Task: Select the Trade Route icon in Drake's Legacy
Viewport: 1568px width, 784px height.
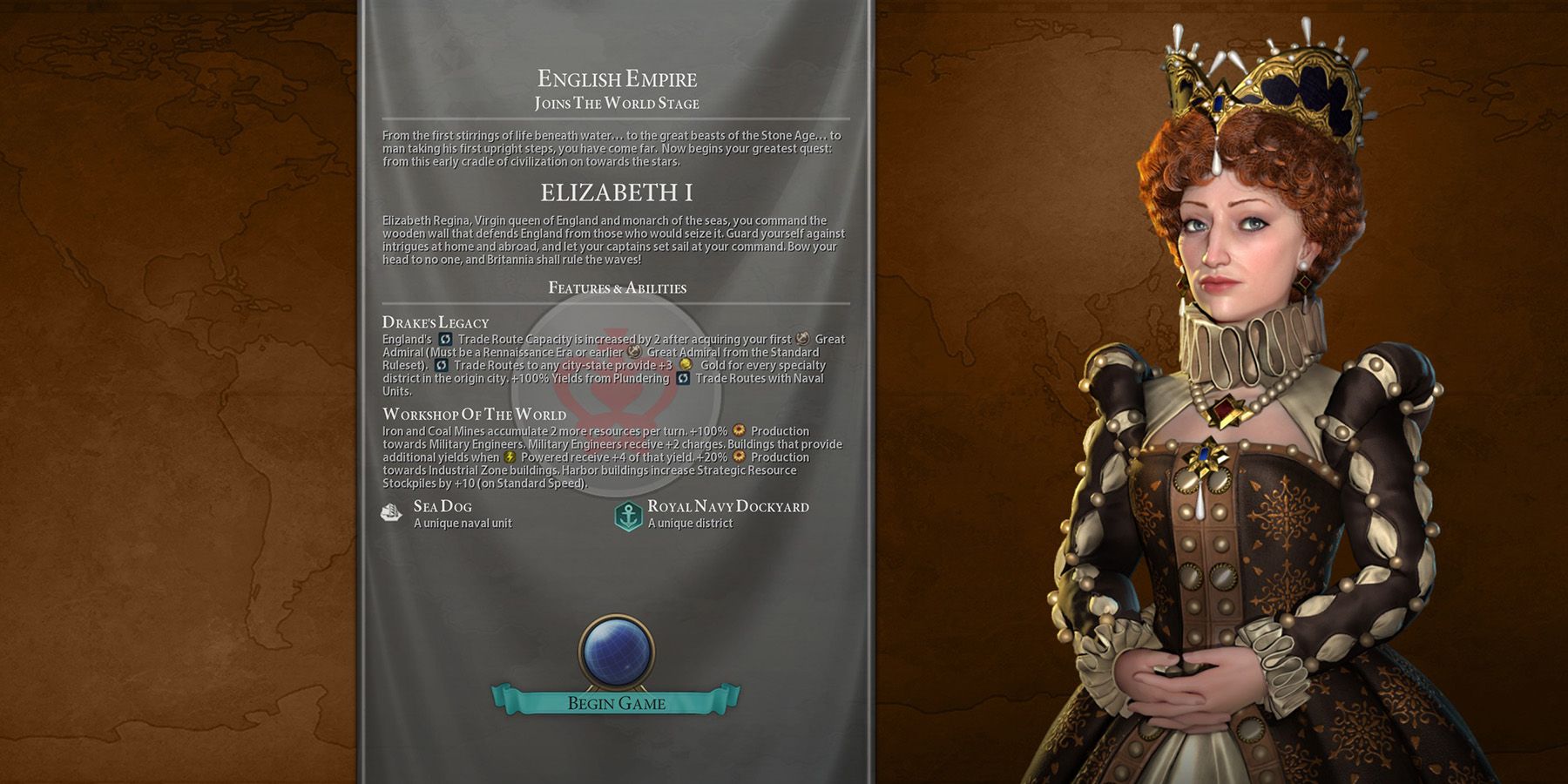Action: pyautogui.click(x=445, y=340)
